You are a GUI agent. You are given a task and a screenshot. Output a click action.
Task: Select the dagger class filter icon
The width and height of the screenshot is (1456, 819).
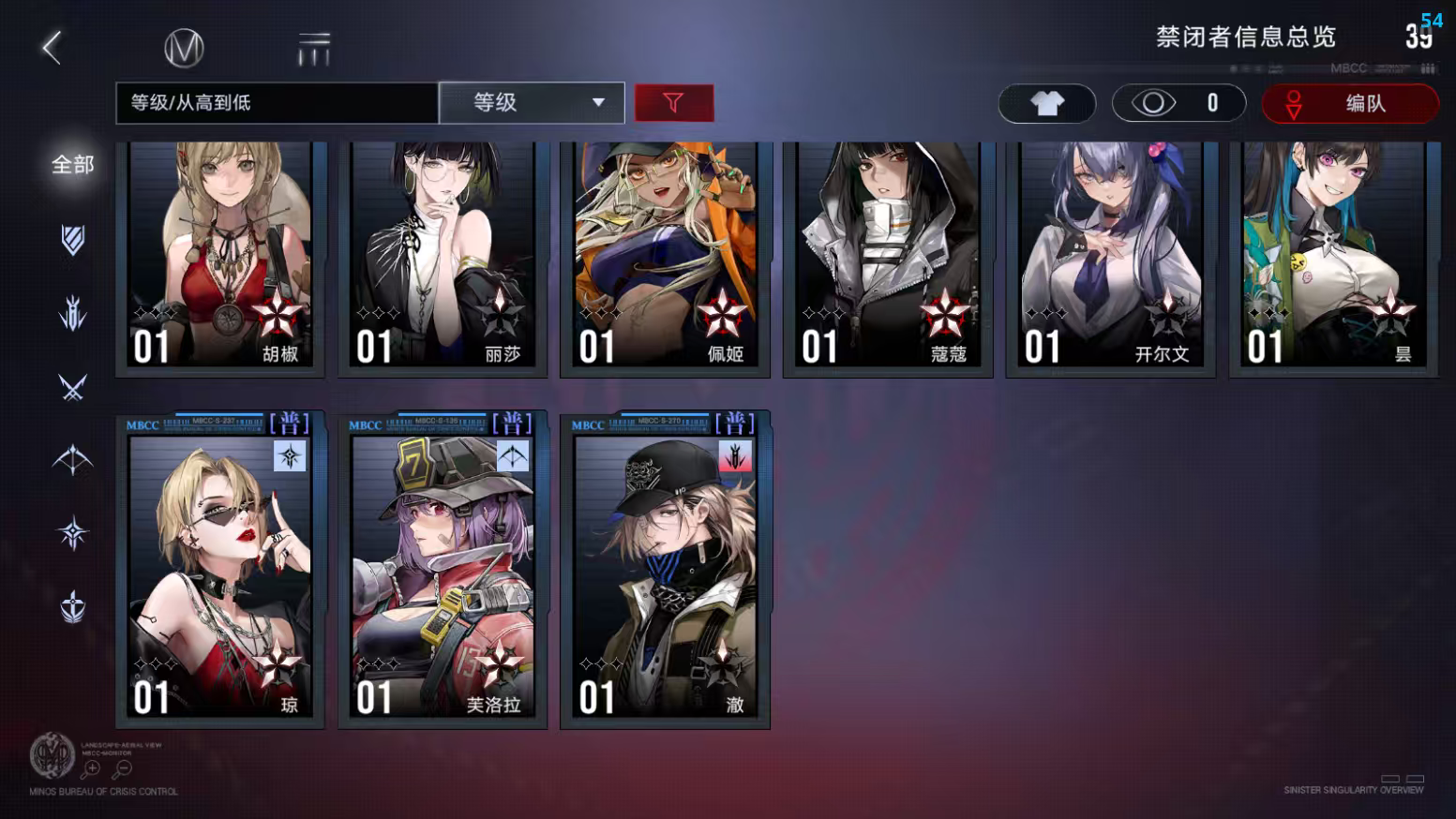point(72,314)
